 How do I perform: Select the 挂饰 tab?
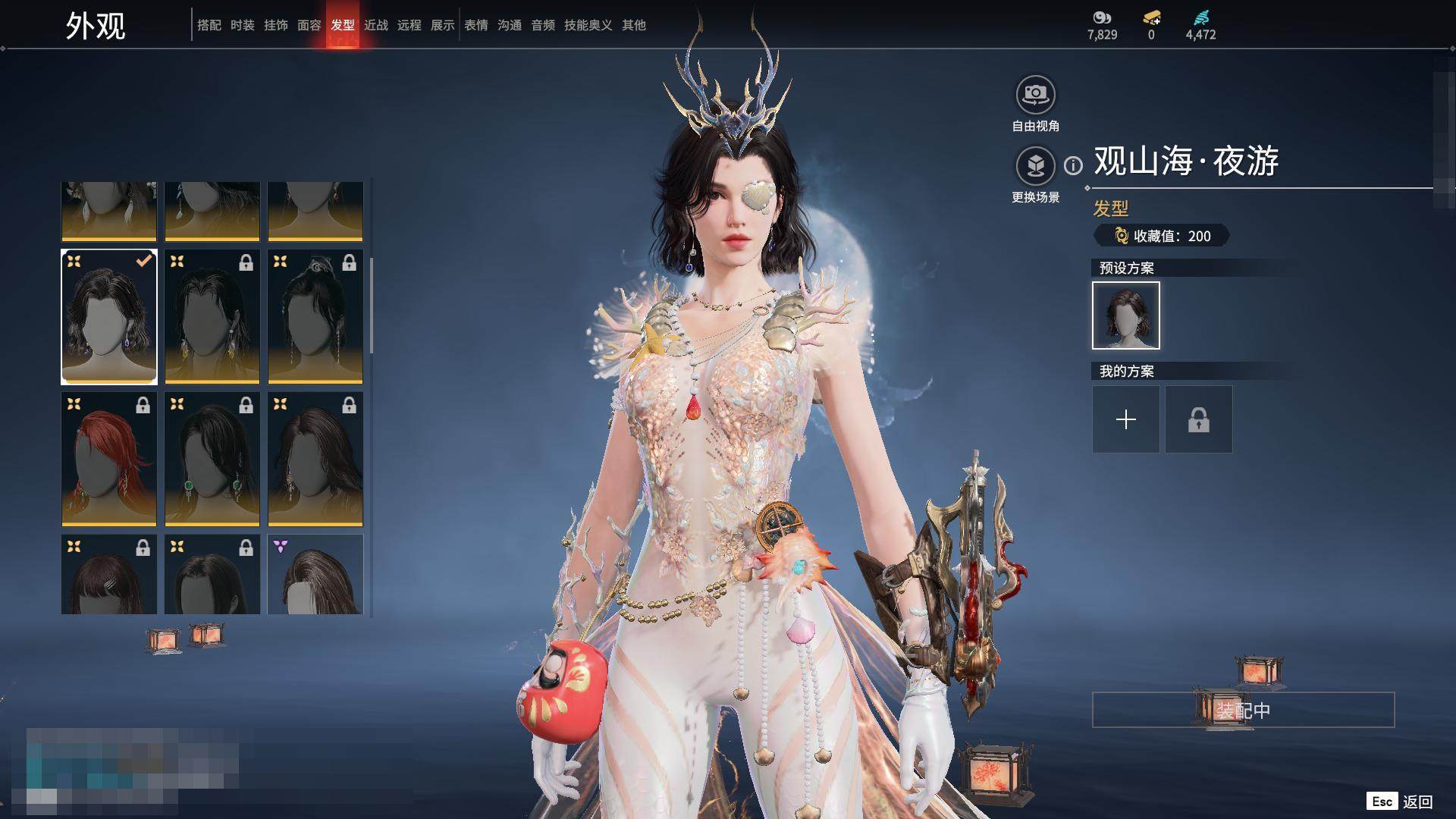(275, 25)
